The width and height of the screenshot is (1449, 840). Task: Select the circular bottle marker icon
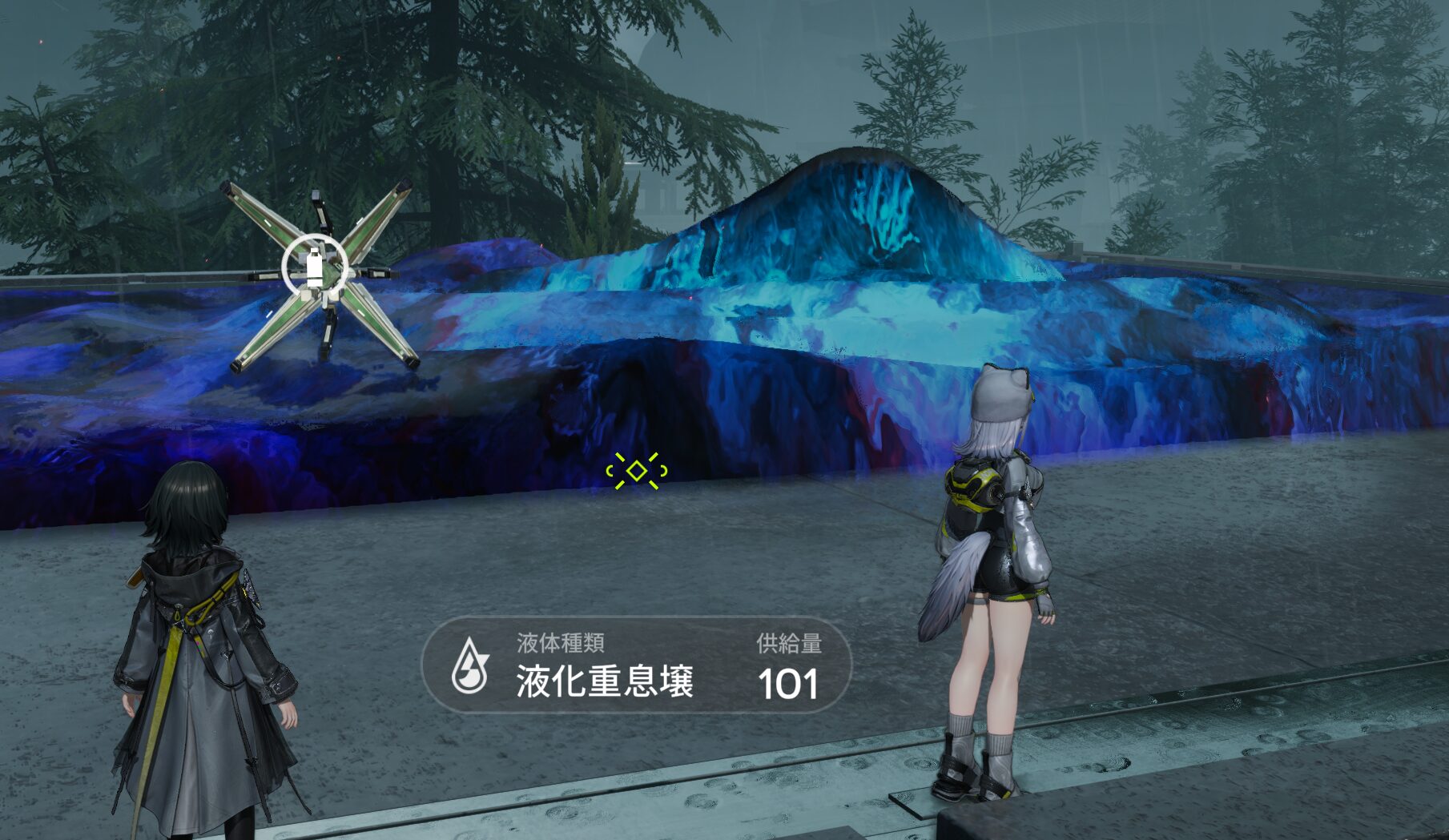[x=315, y=265]
